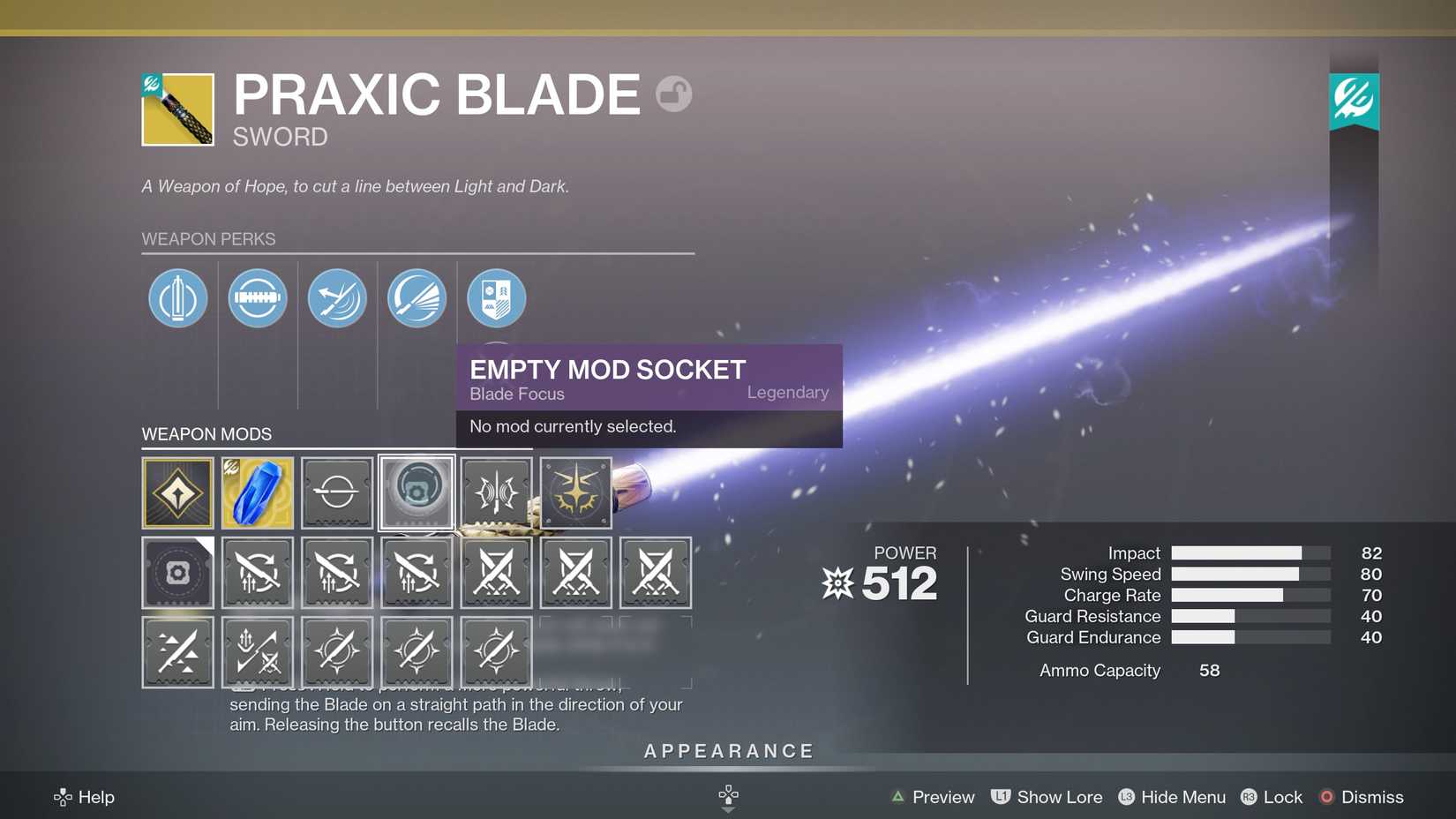Click the padlock icon next to the weapon name
Image resolution: width=1456 pixels, height=819 pixels.
[x=674, y=94]
